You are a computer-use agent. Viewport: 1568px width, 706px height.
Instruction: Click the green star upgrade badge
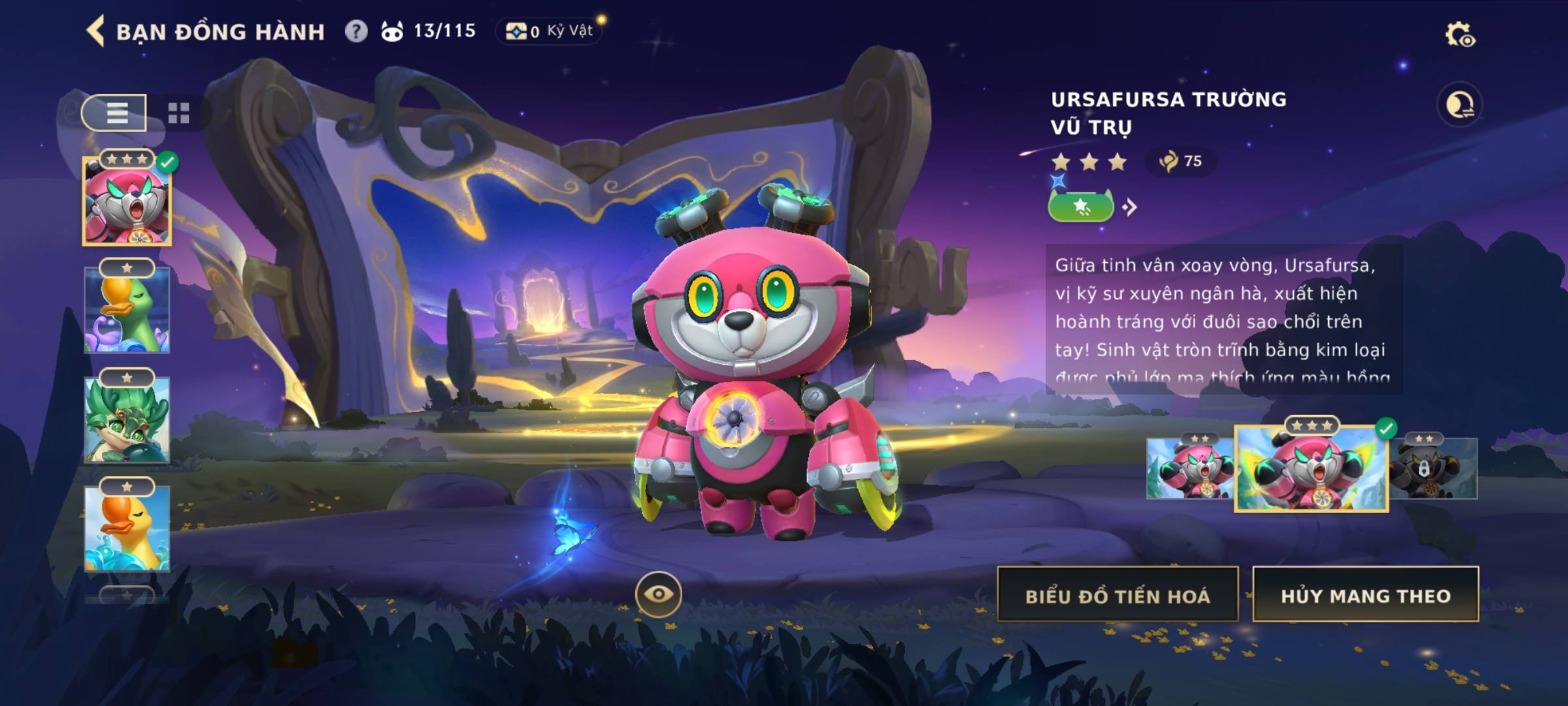[1081, 207]
